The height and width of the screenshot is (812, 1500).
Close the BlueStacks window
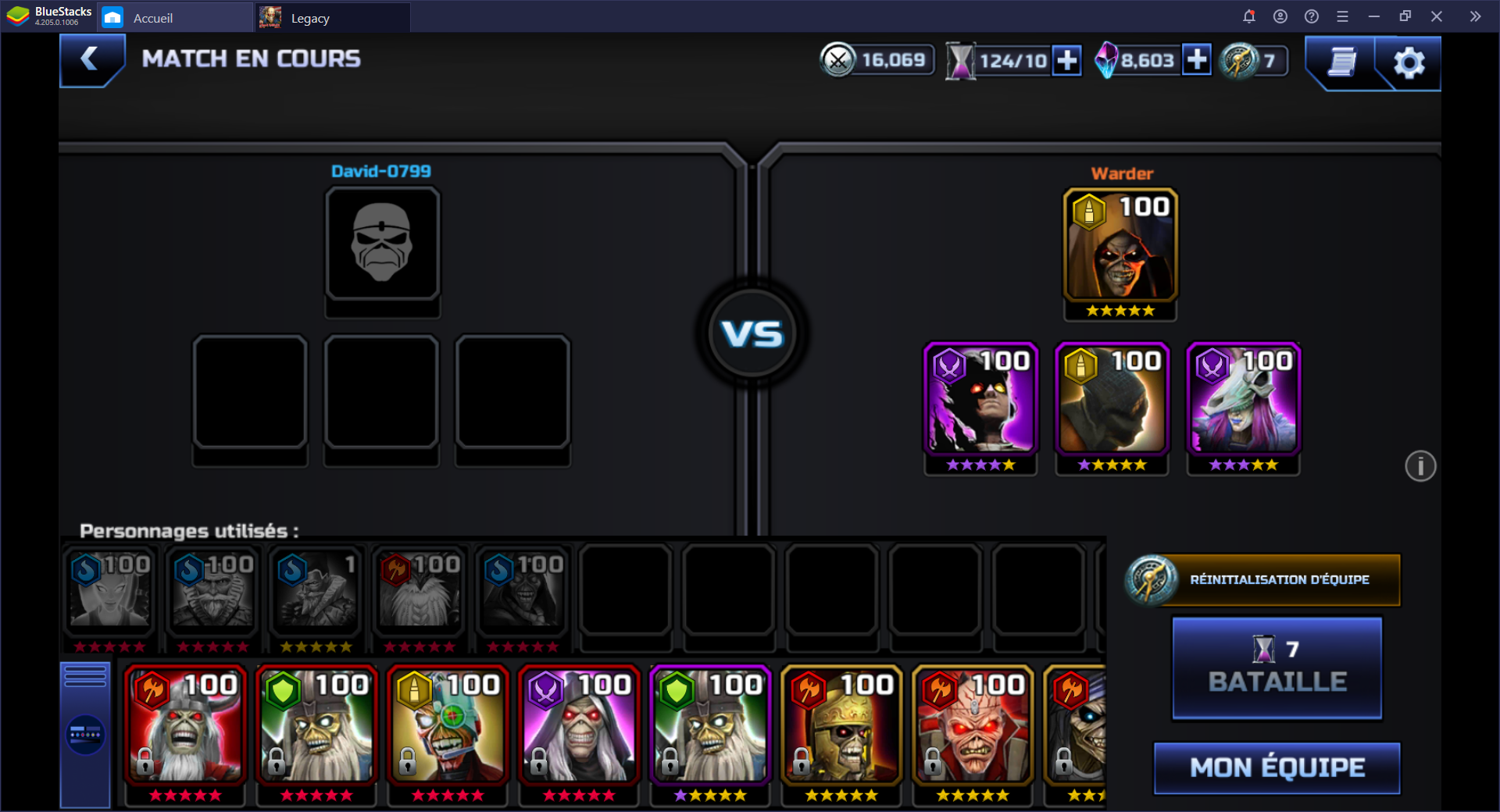1436,16
